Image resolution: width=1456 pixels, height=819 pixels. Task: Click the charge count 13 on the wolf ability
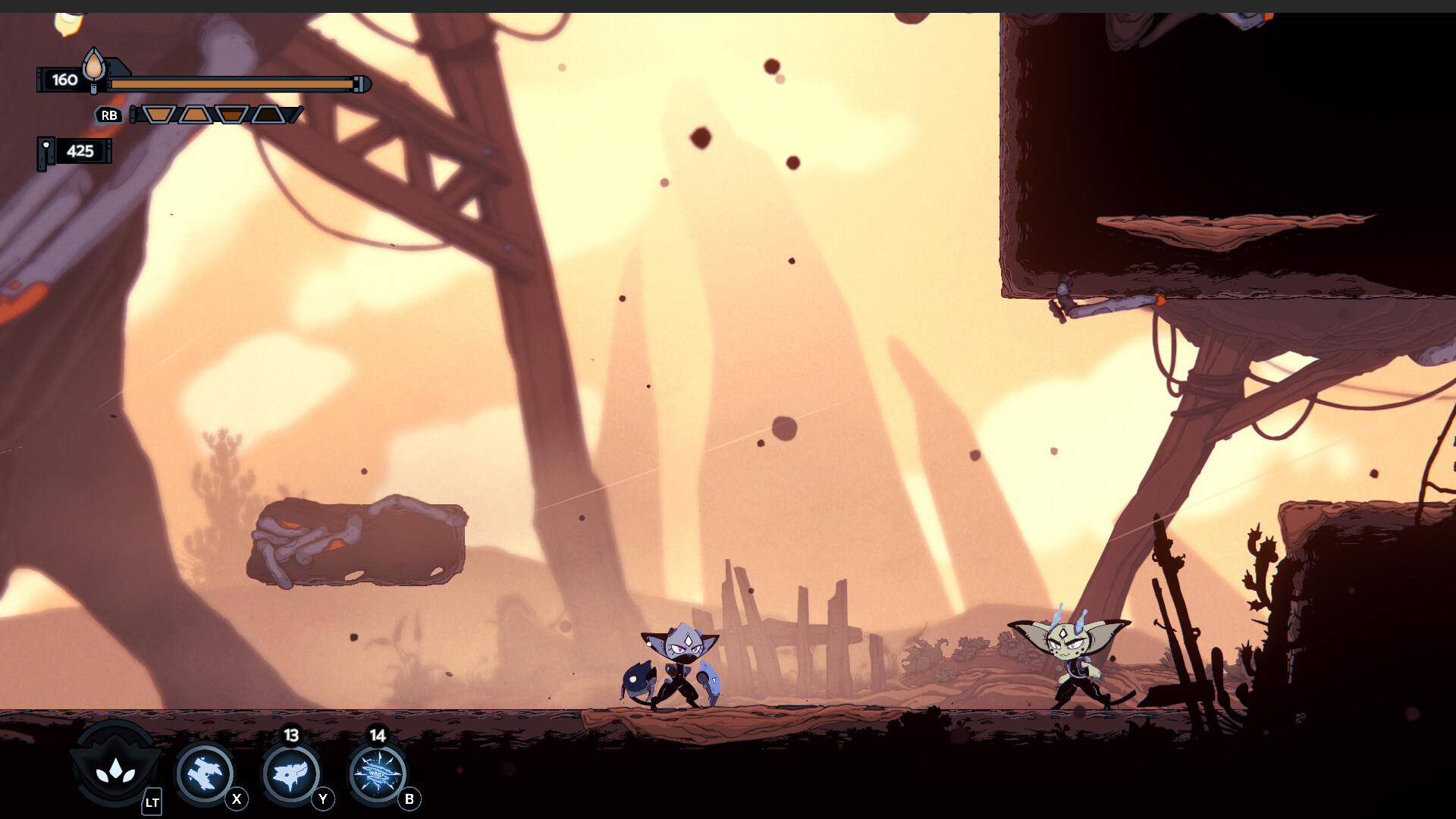tap(291, 735)
